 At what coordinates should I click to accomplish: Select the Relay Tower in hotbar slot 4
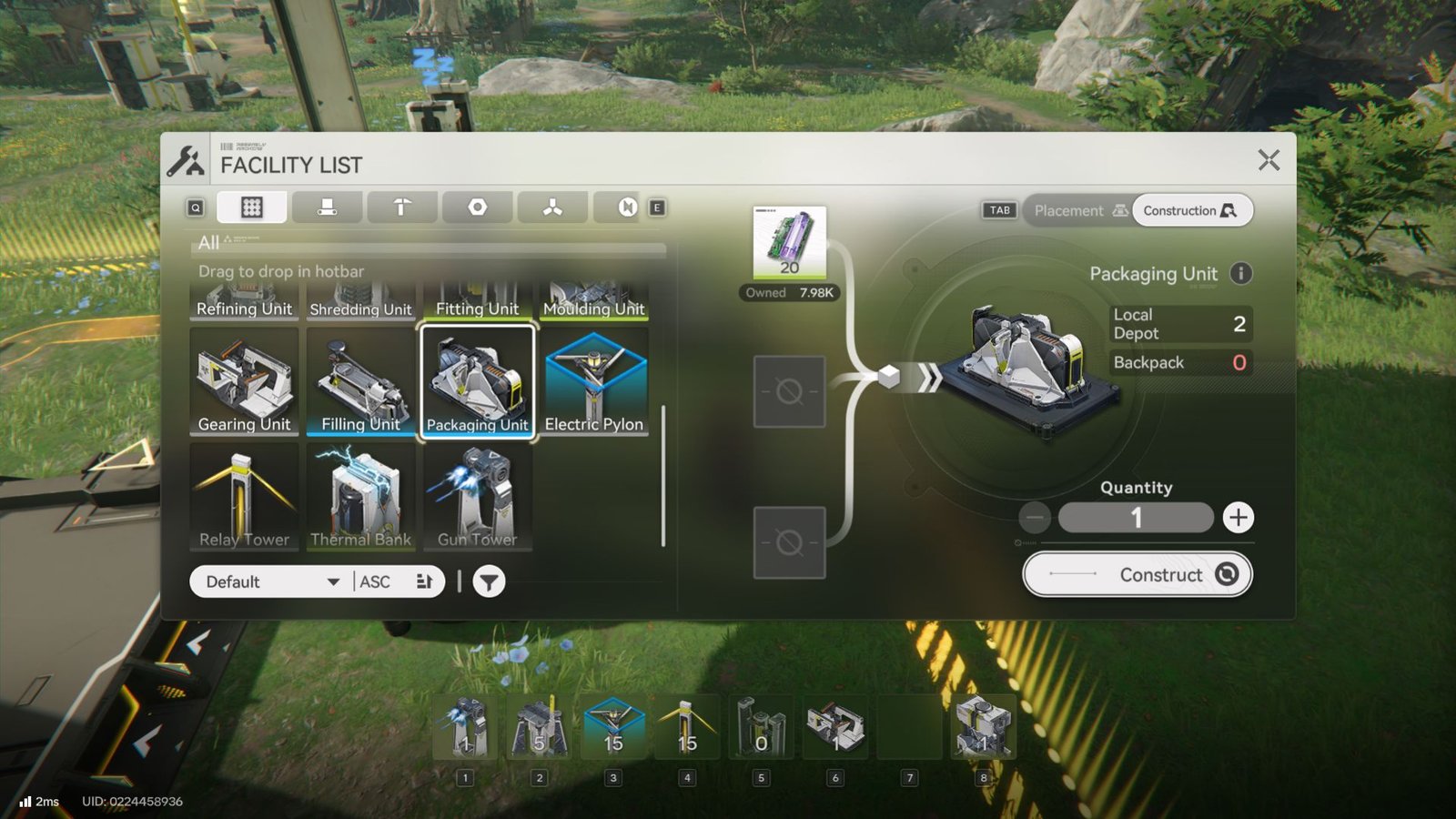pyautogui.click(x=687, y=725)
